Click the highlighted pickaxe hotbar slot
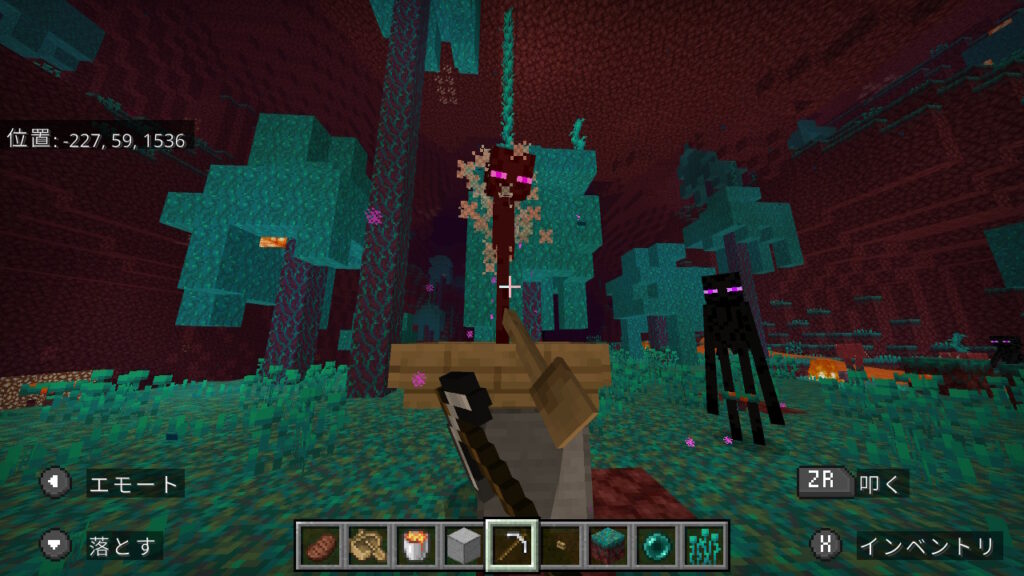Screen dimensions: 1024x576 coord(511,545)
